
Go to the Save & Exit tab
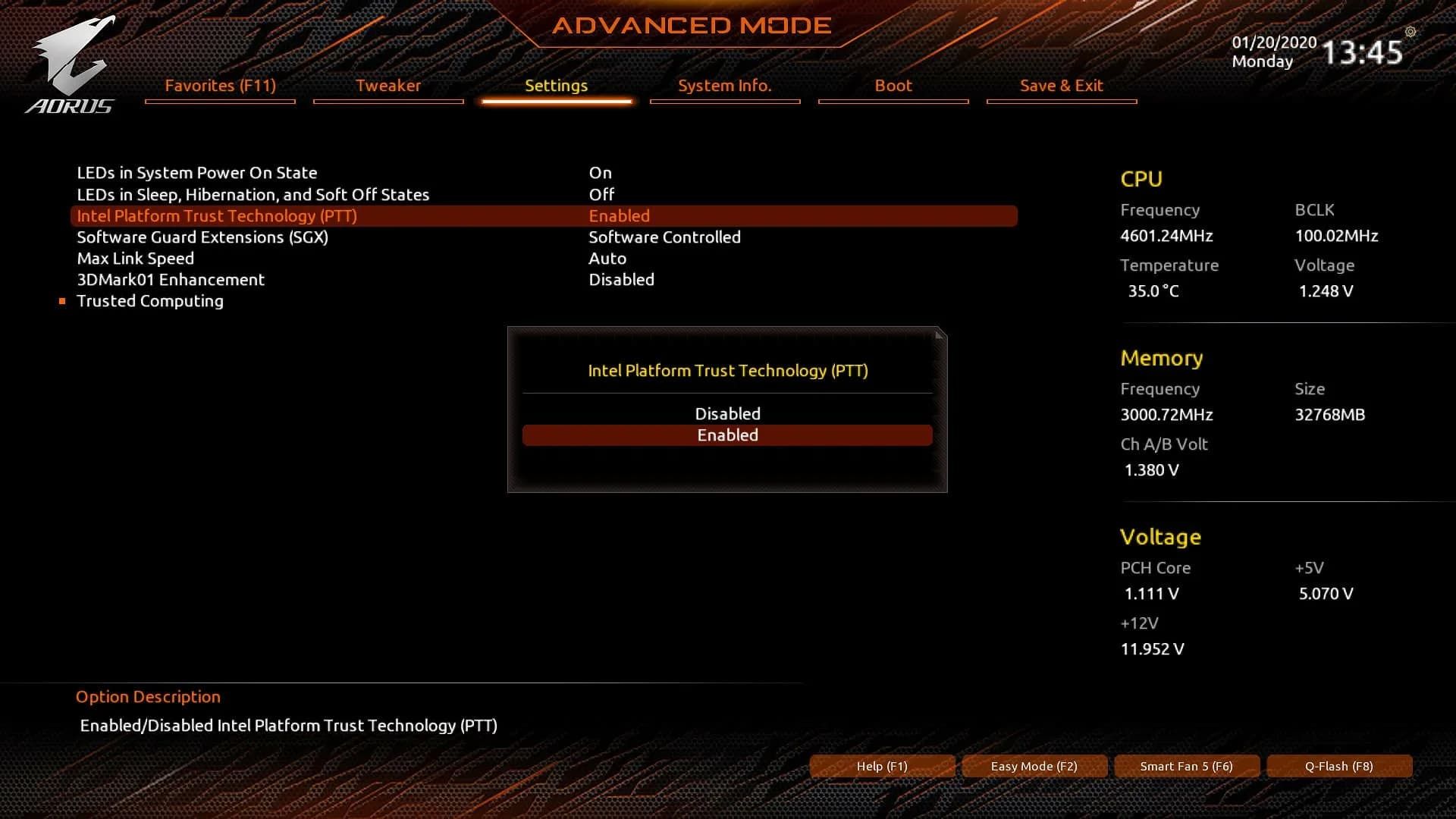tap(1061, 86)
